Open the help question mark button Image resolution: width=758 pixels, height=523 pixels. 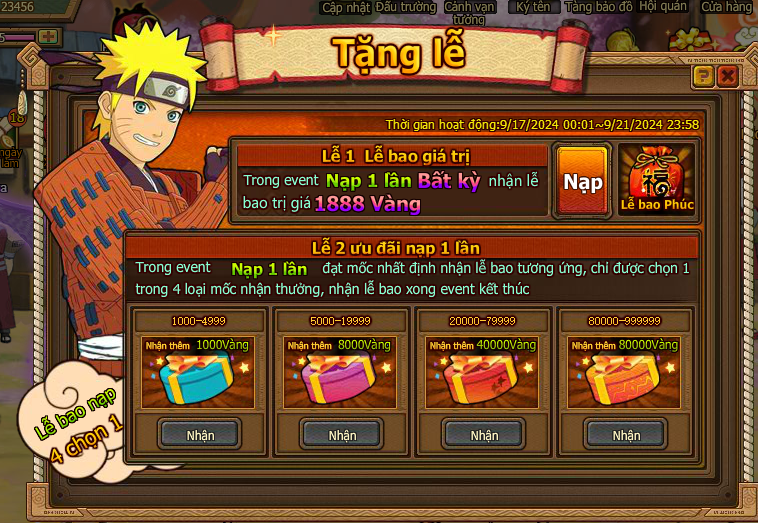tap(703, 76)
